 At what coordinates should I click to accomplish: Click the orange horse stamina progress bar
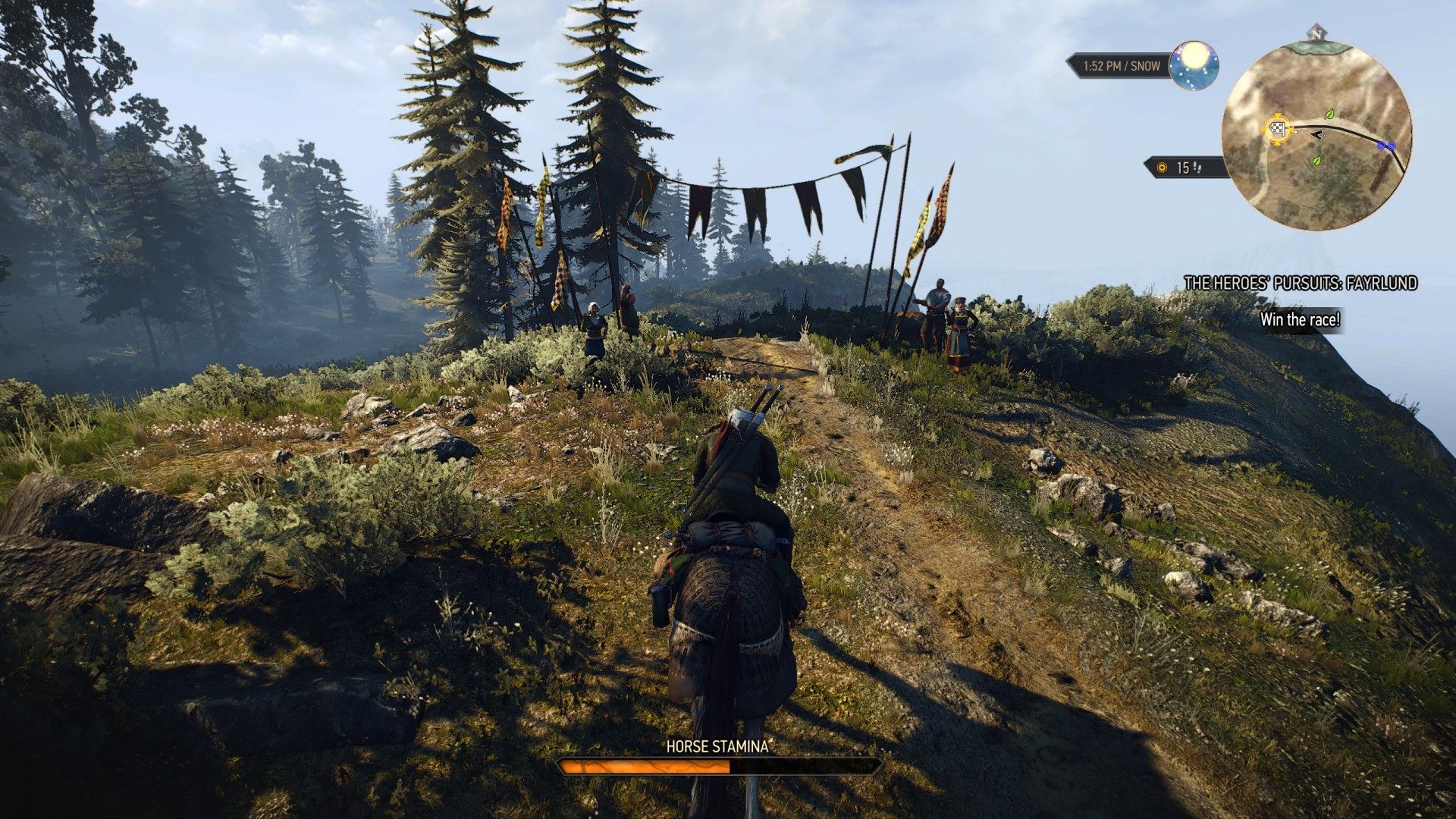click(645, 767)
